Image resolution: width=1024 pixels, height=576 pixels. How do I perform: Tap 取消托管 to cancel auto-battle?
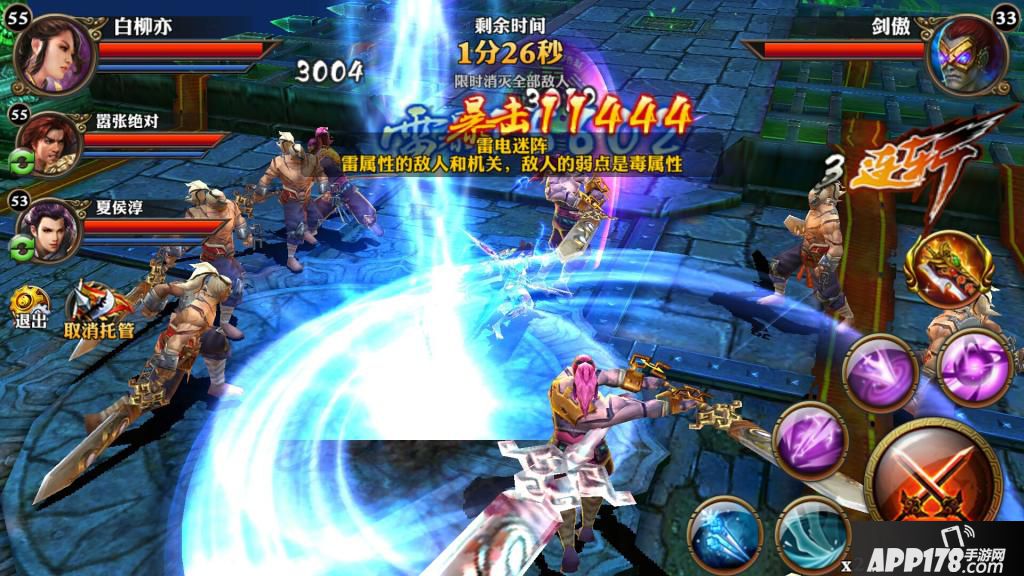pyautogui.click(x=97, y=308)
